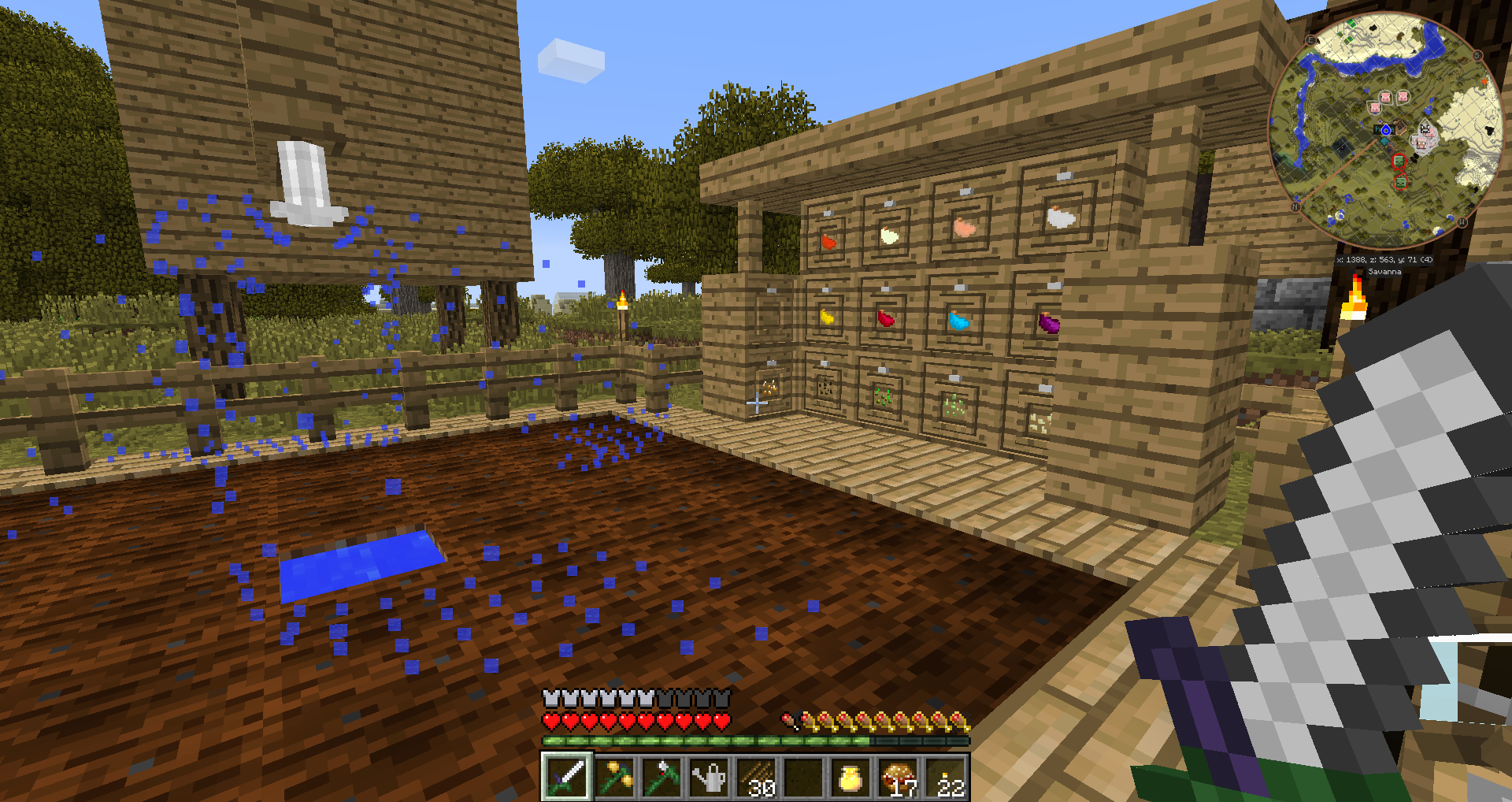Image resolution: width=1512 pixels, height=802 pixels.
Task: Select the North compass marker on minimap
Action: pyautogui.click(x=1295, y=207)
